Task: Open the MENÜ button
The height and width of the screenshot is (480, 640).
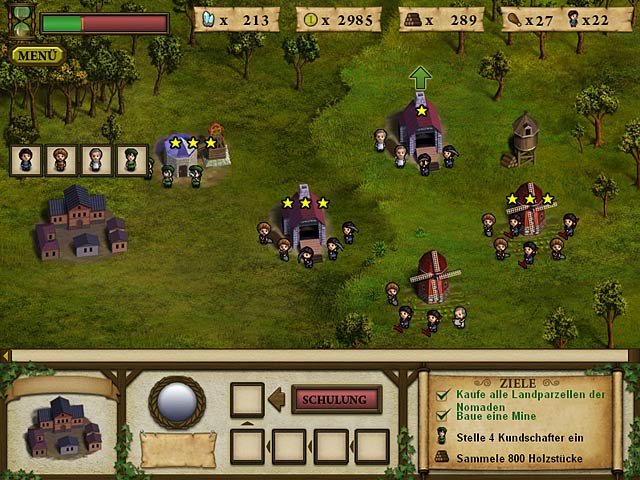Action: (38, 55)
